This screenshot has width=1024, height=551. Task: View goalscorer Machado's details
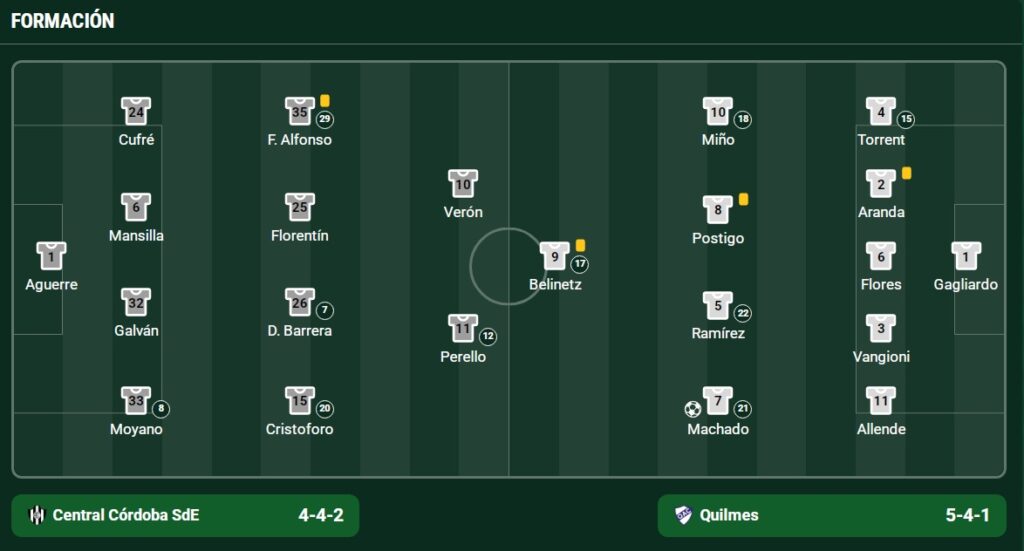(x=718, y=401)
